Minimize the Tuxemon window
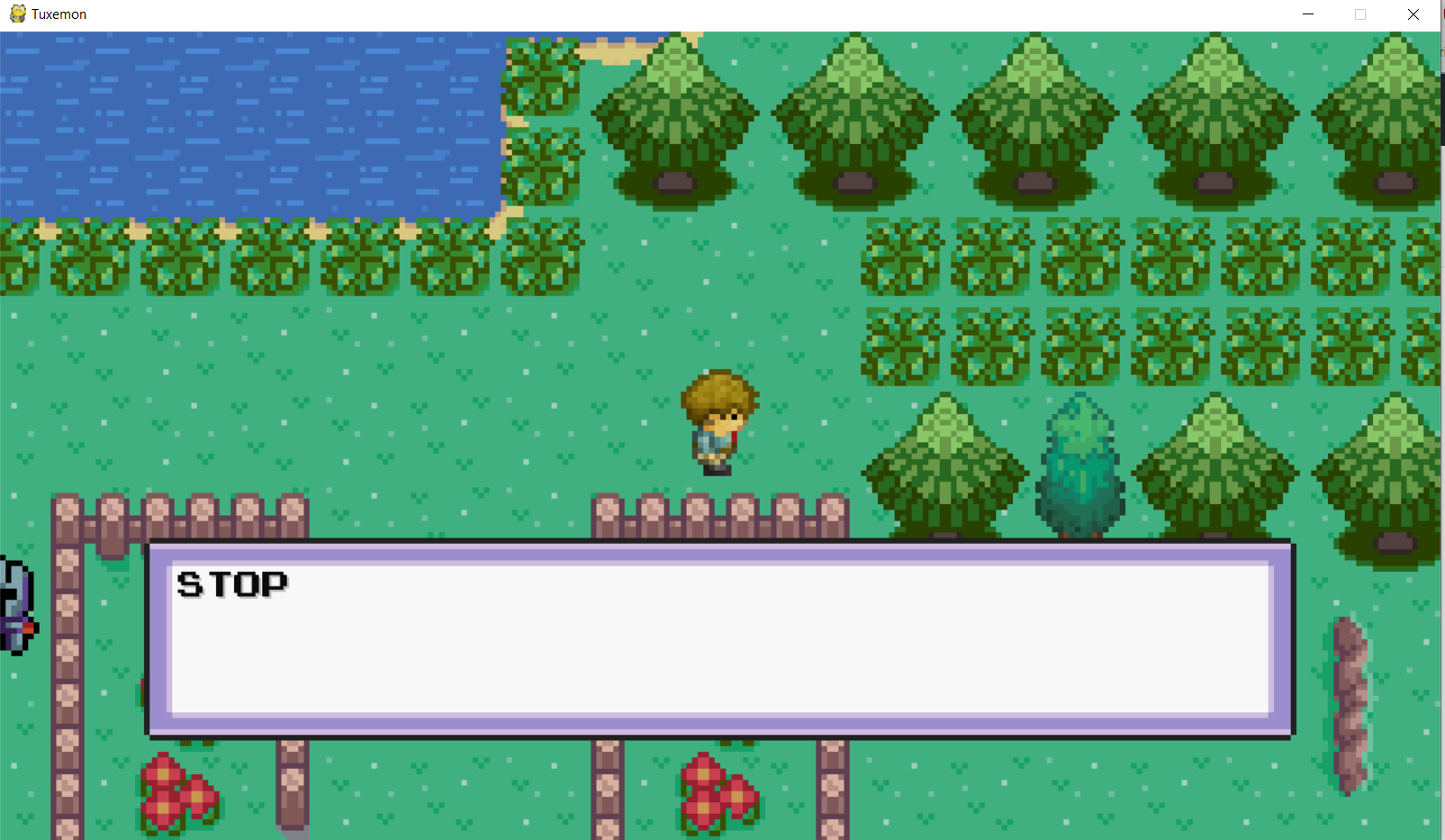This screenshot has width=1445, height=840. point(1307,14)
